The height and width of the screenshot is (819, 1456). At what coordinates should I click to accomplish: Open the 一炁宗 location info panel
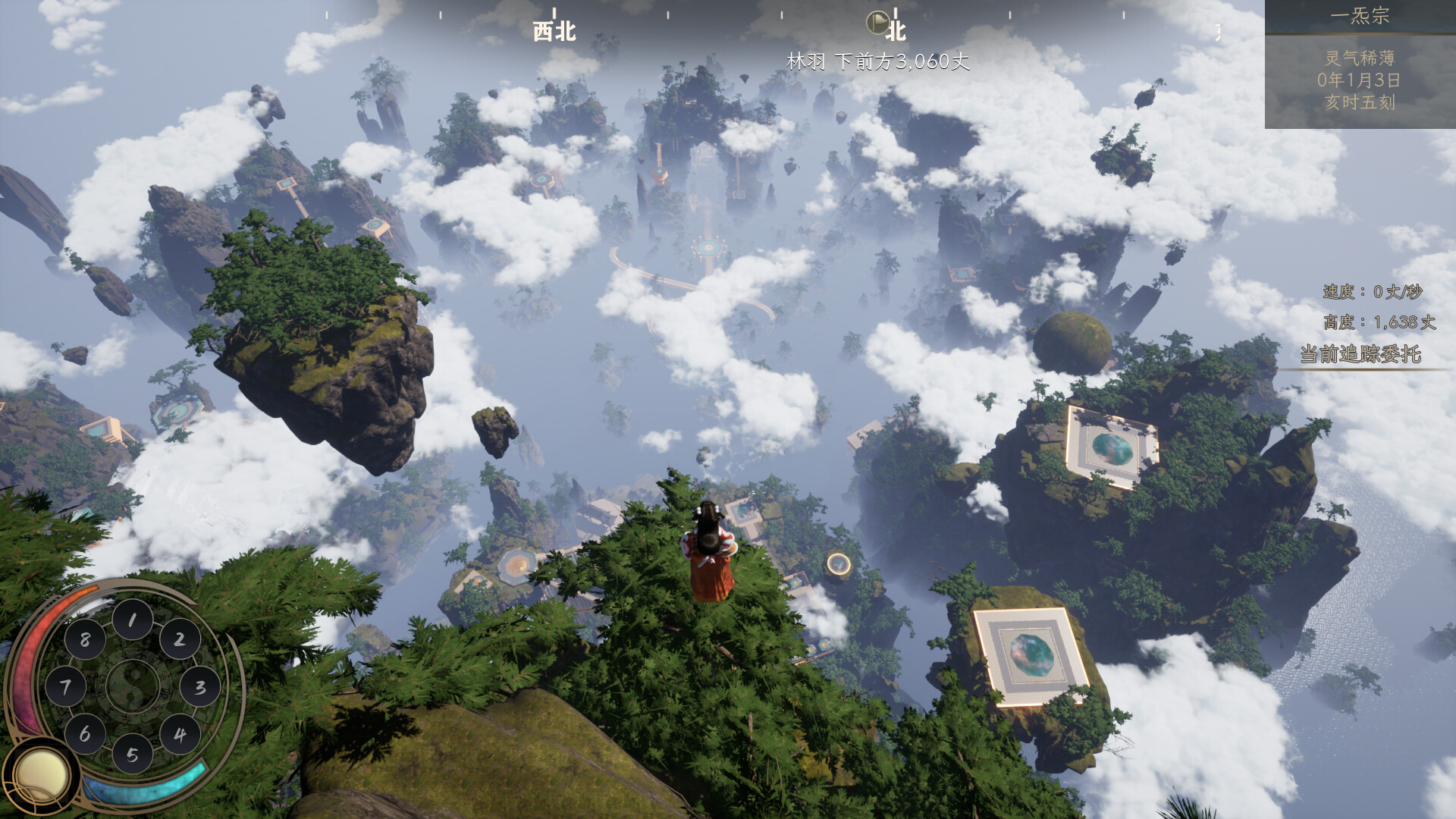1360,16
